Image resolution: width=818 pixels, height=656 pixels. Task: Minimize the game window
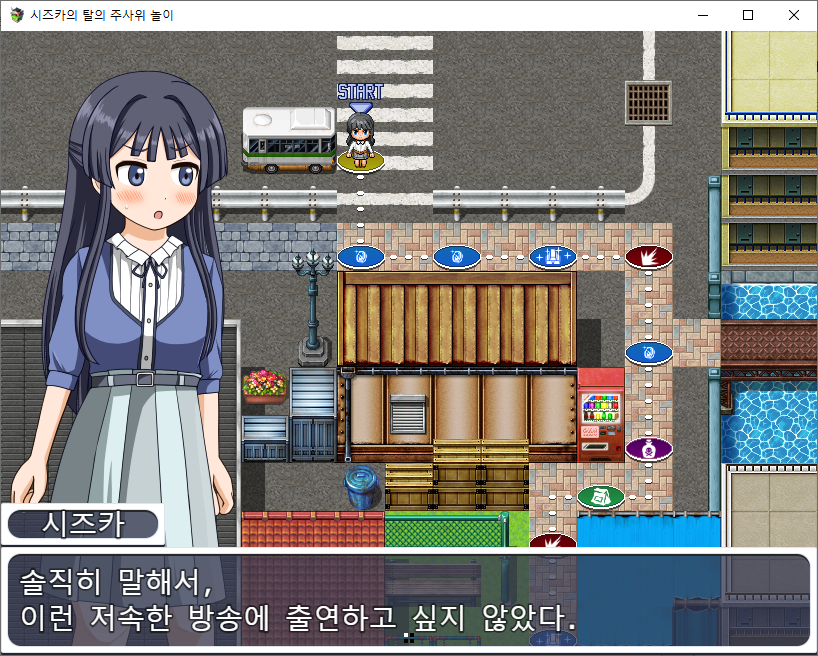pyautogui.click(x=702, y=15)
